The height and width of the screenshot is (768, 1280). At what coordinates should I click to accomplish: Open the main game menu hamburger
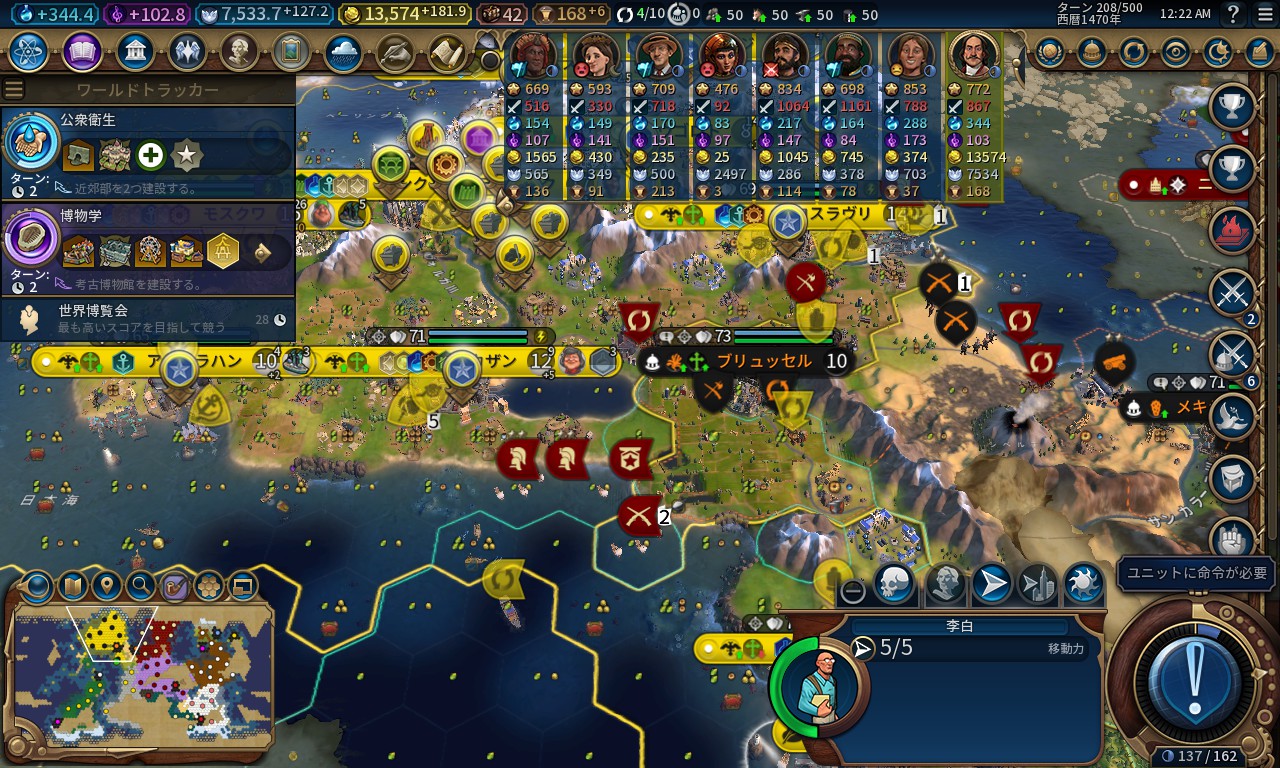coord(1265,14)
